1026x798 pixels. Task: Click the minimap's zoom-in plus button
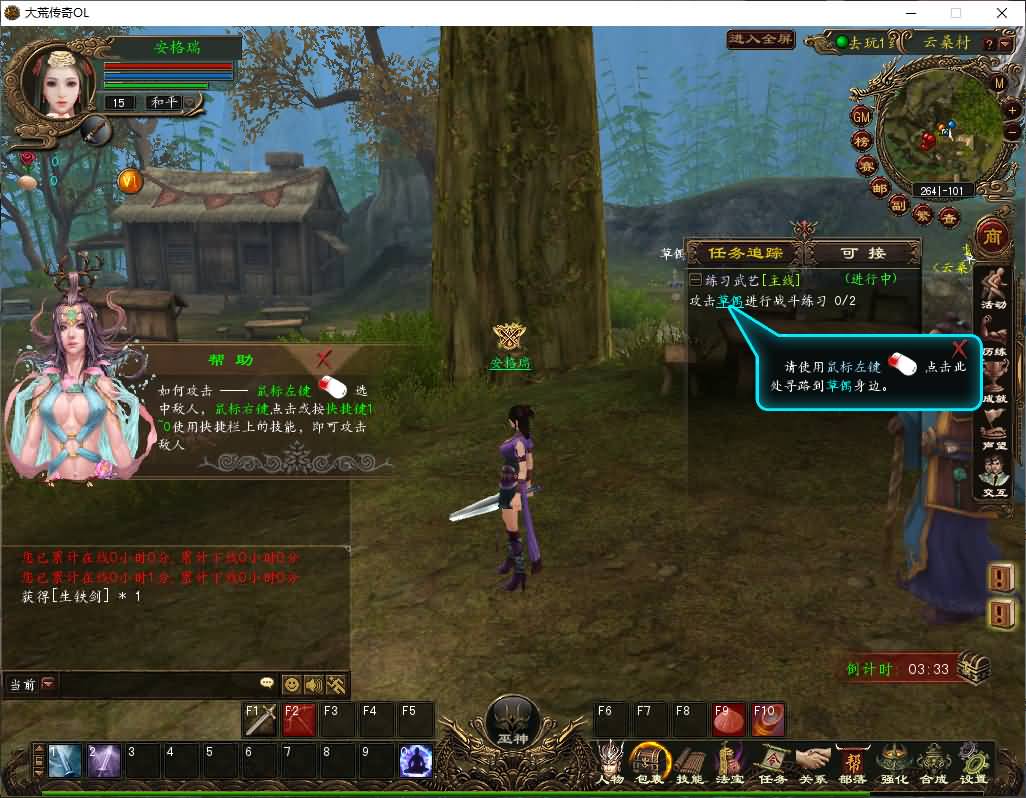point(1012,111)
